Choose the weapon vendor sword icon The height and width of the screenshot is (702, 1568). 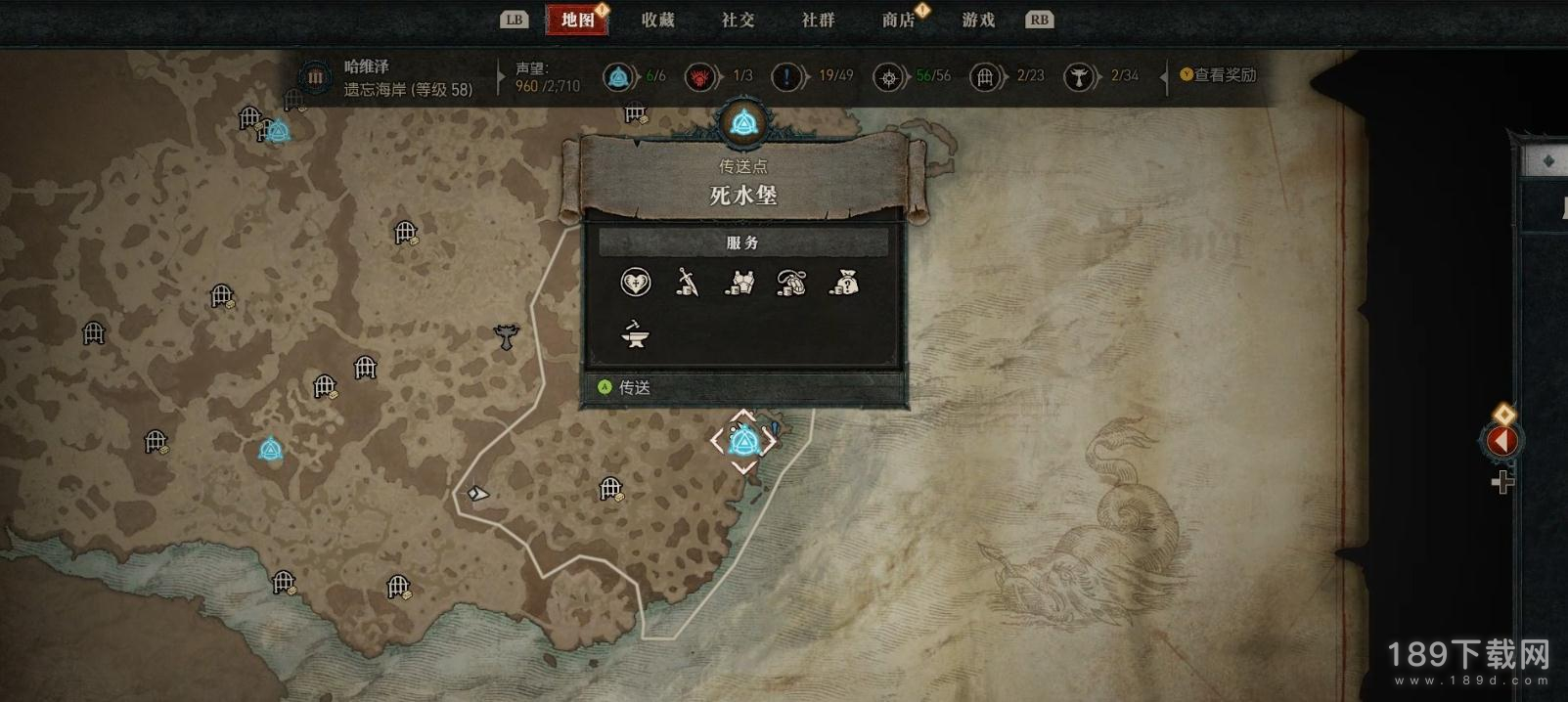(x=688, y=283)
